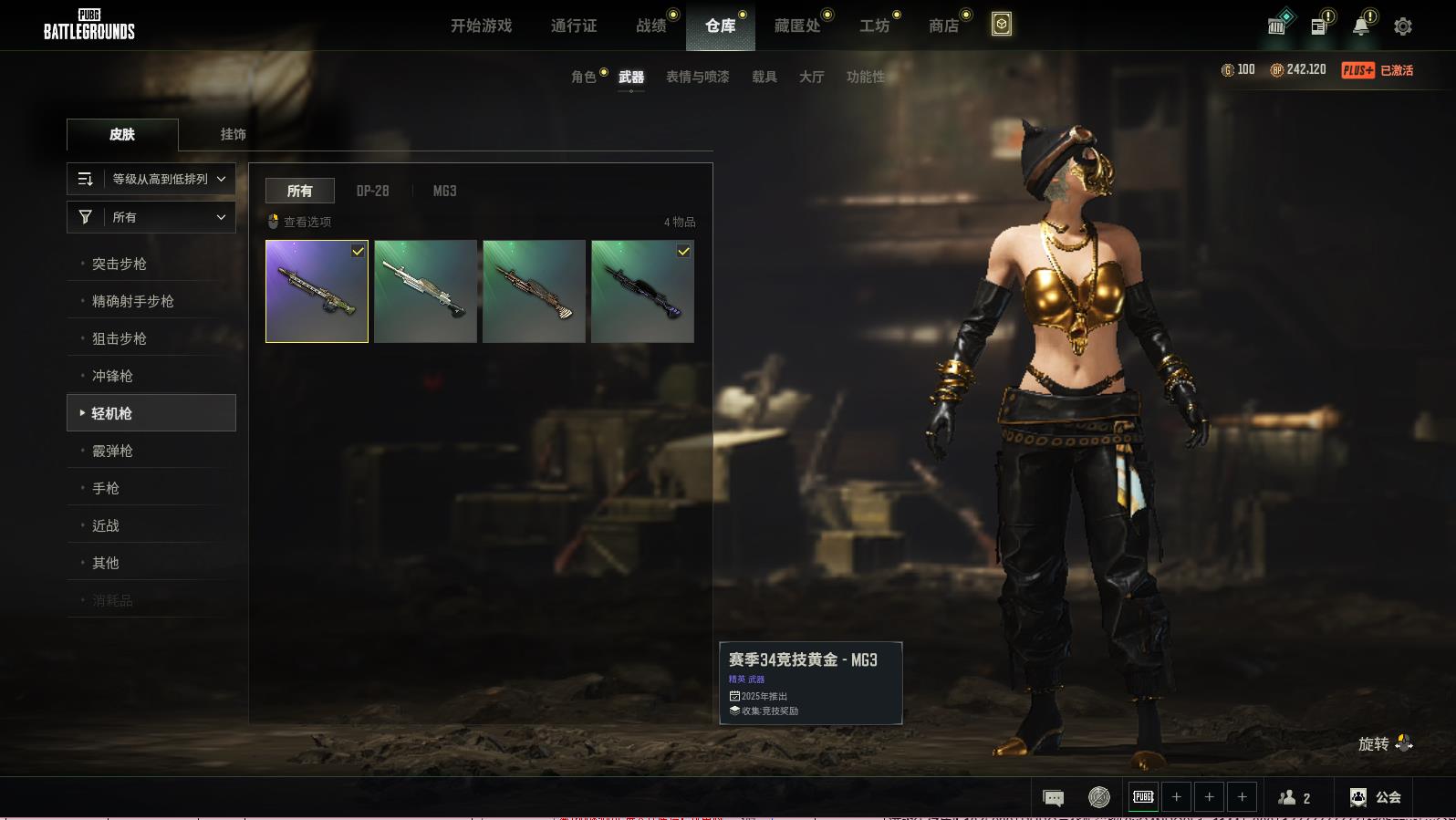The height and width of the screenshot is (820, 1456).
Task: Go to the 藏匿处 tab
Action: pyautogui.click(x=797, y=26)
